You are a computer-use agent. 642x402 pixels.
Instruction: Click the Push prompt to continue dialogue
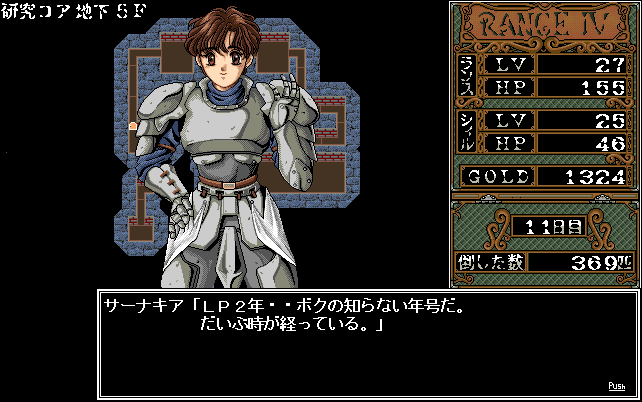point(617,386)
